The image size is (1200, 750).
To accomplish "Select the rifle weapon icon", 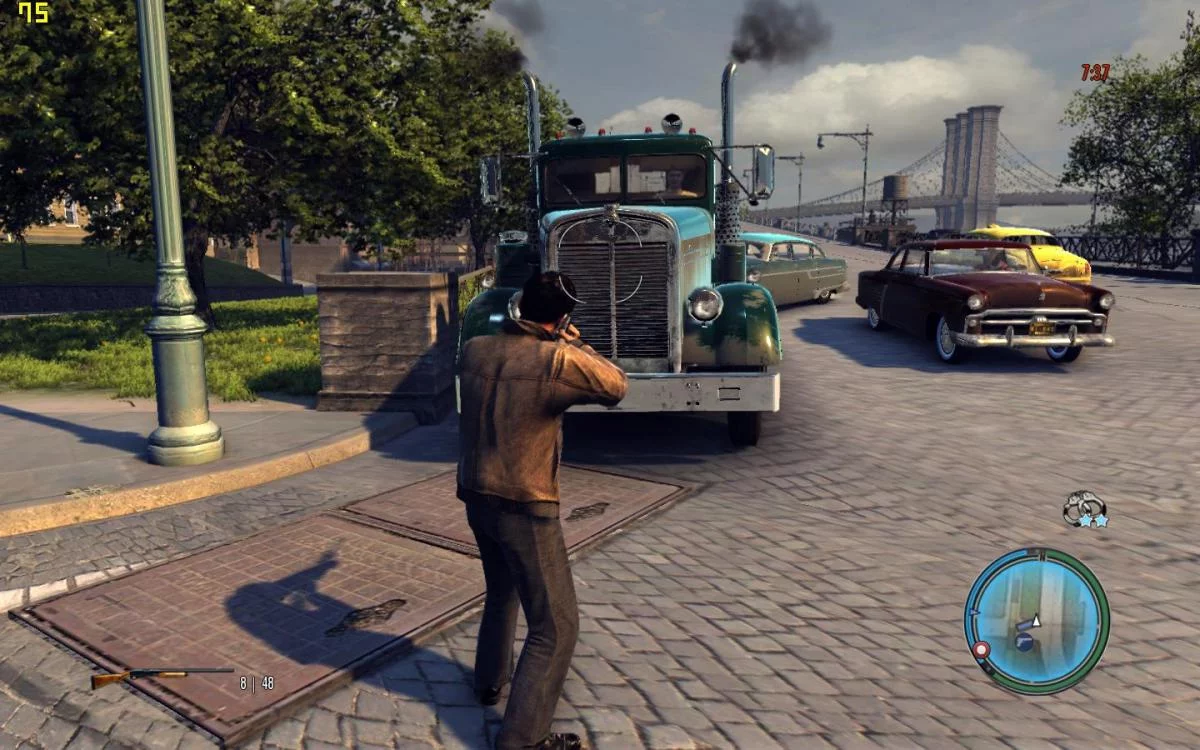I will (160, 677).
